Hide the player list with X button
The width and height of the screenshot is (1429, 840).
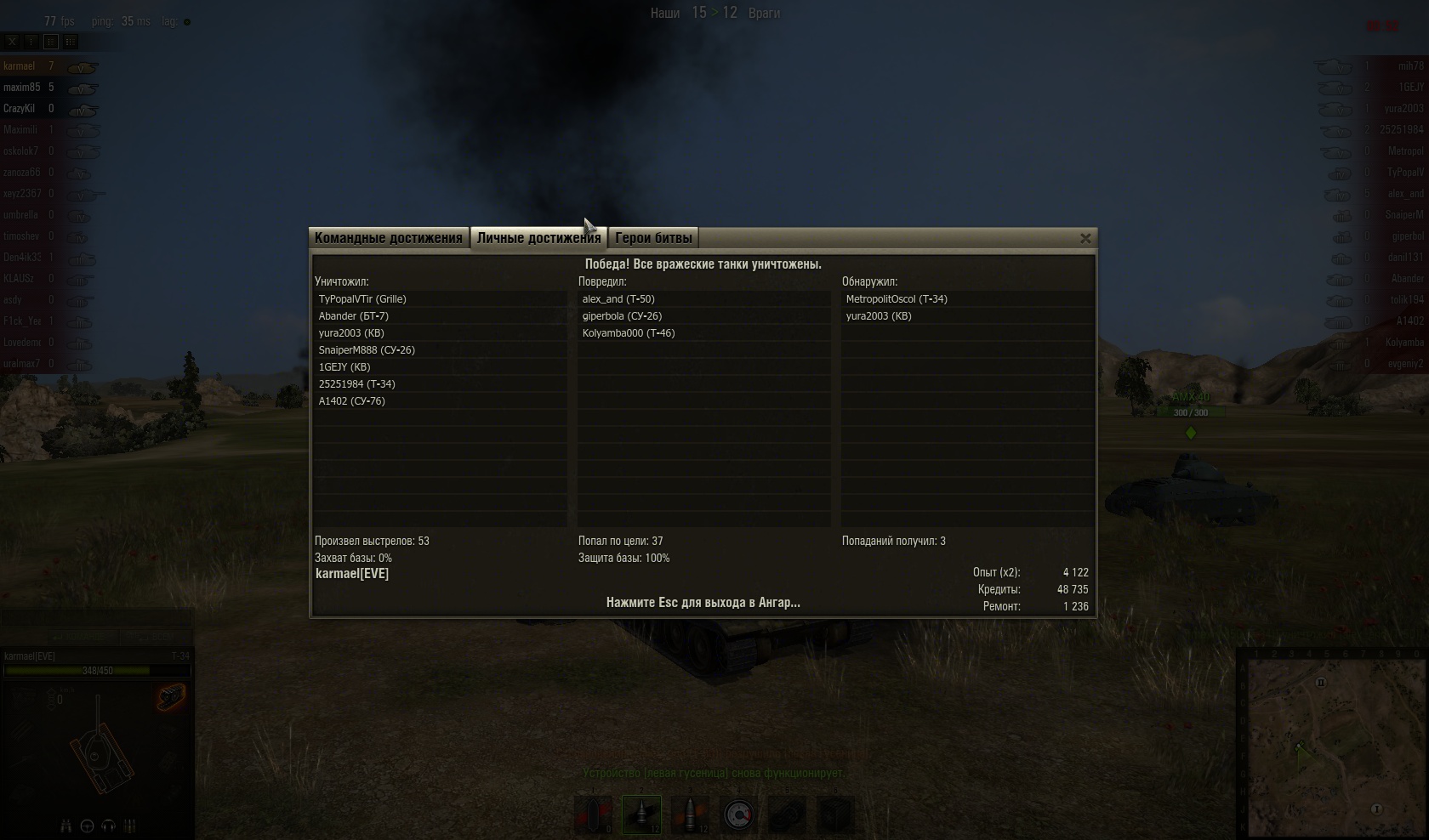click(x=12, y=41)
